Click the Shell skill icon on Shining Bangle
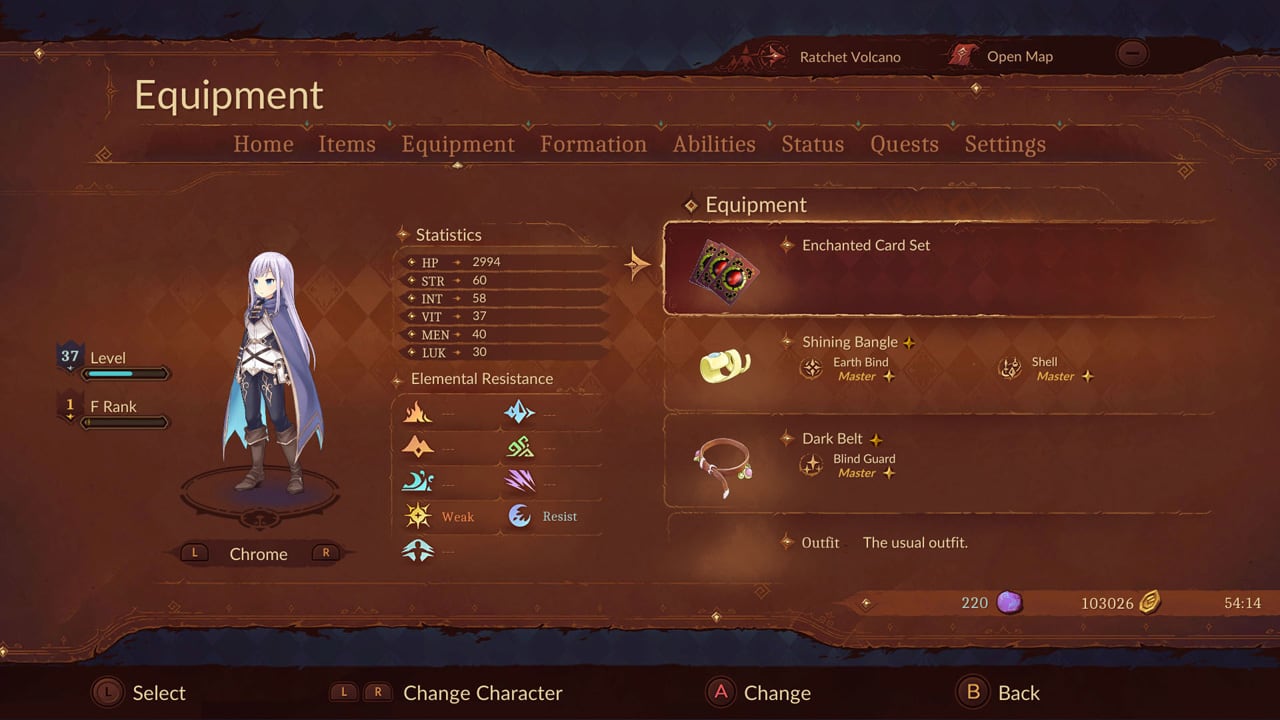This screenshot has width=1280, height=720. coord(1009,369)
